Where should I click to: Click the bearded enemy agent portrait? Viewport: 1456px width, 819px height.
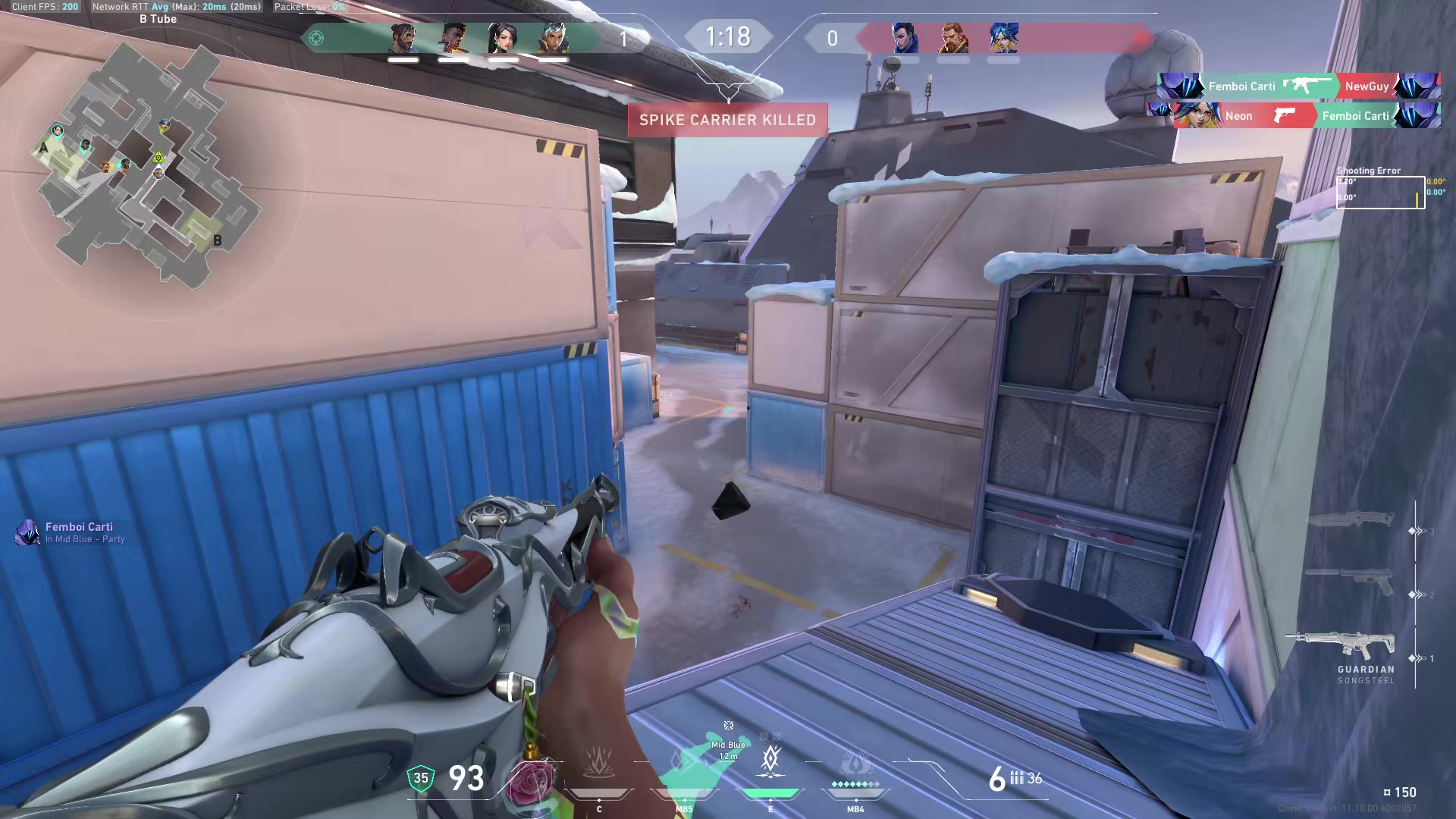tap(953, 38)
